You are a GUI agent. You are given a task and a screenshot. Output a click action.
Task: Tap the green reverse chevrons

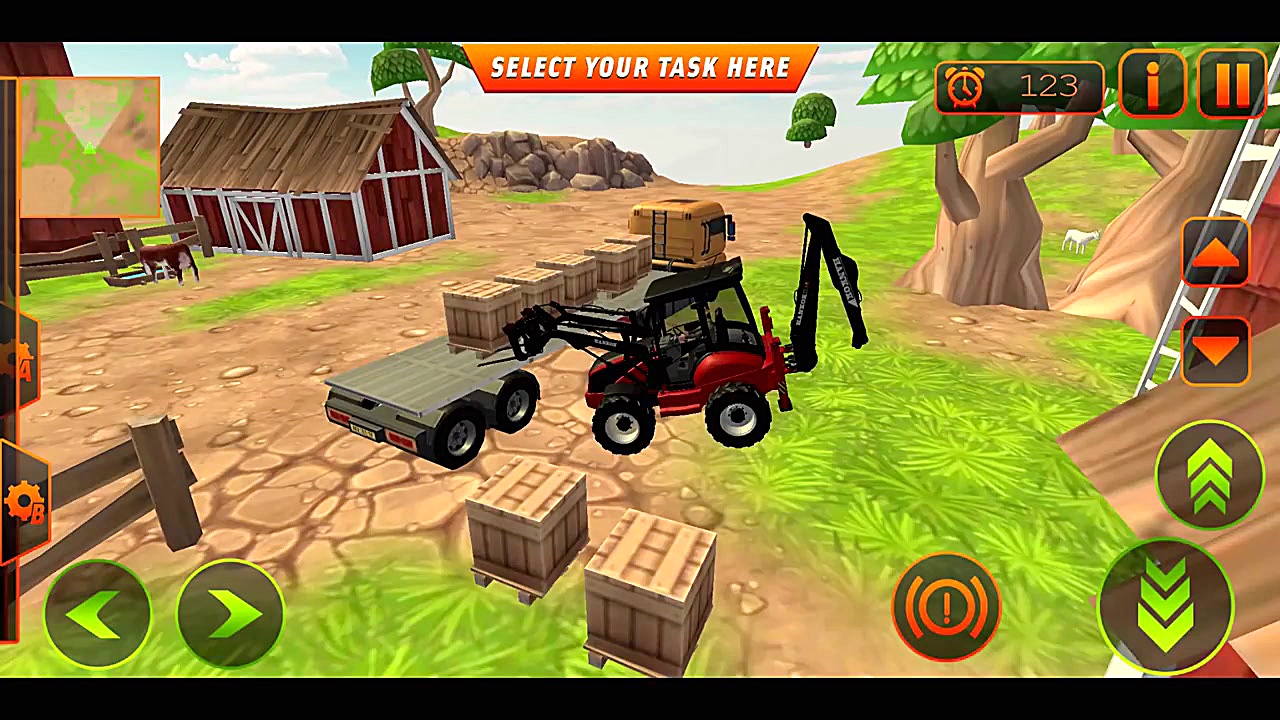point(1165,605)
